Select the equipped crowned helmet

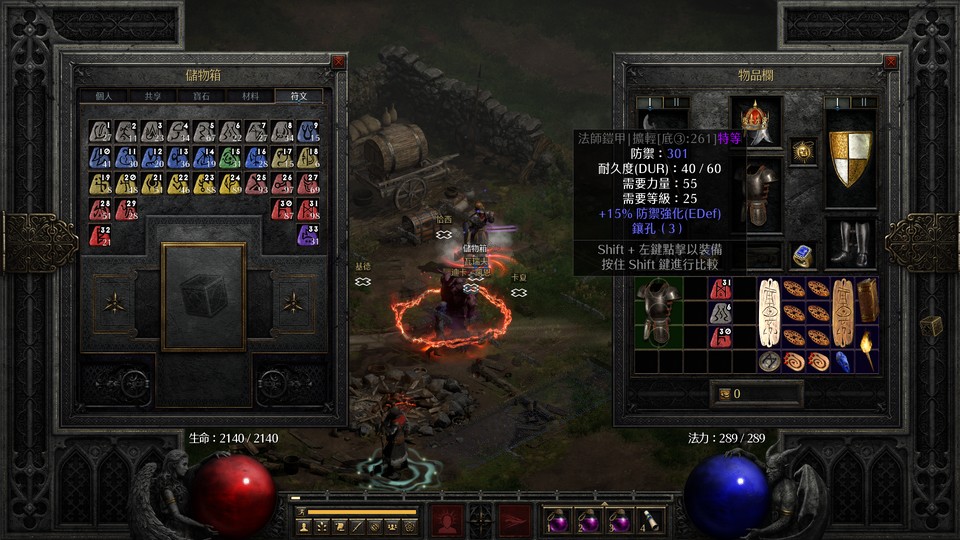click(x=755, y=119)
